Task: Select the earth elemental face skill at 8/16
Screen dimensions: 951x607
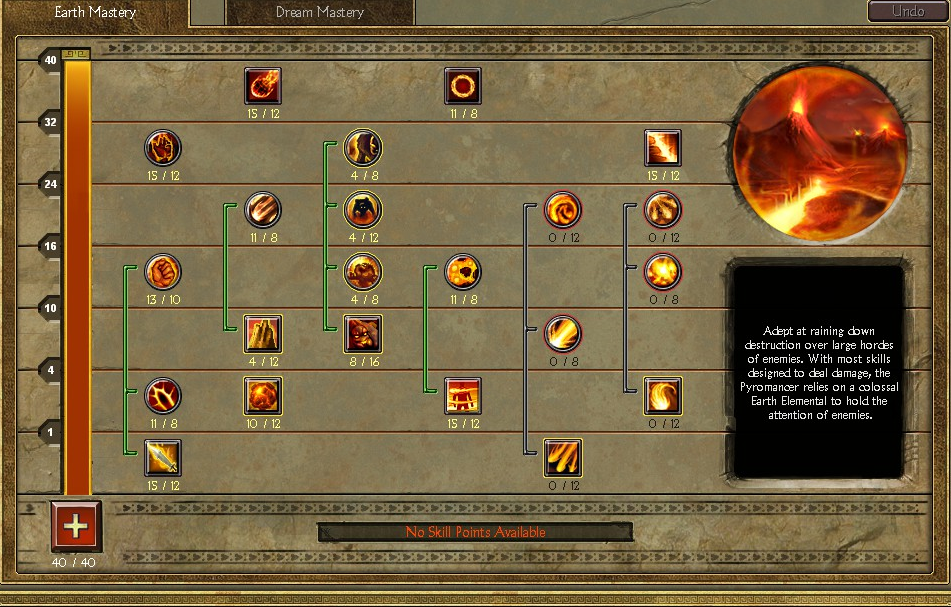Action: (363, 333)
